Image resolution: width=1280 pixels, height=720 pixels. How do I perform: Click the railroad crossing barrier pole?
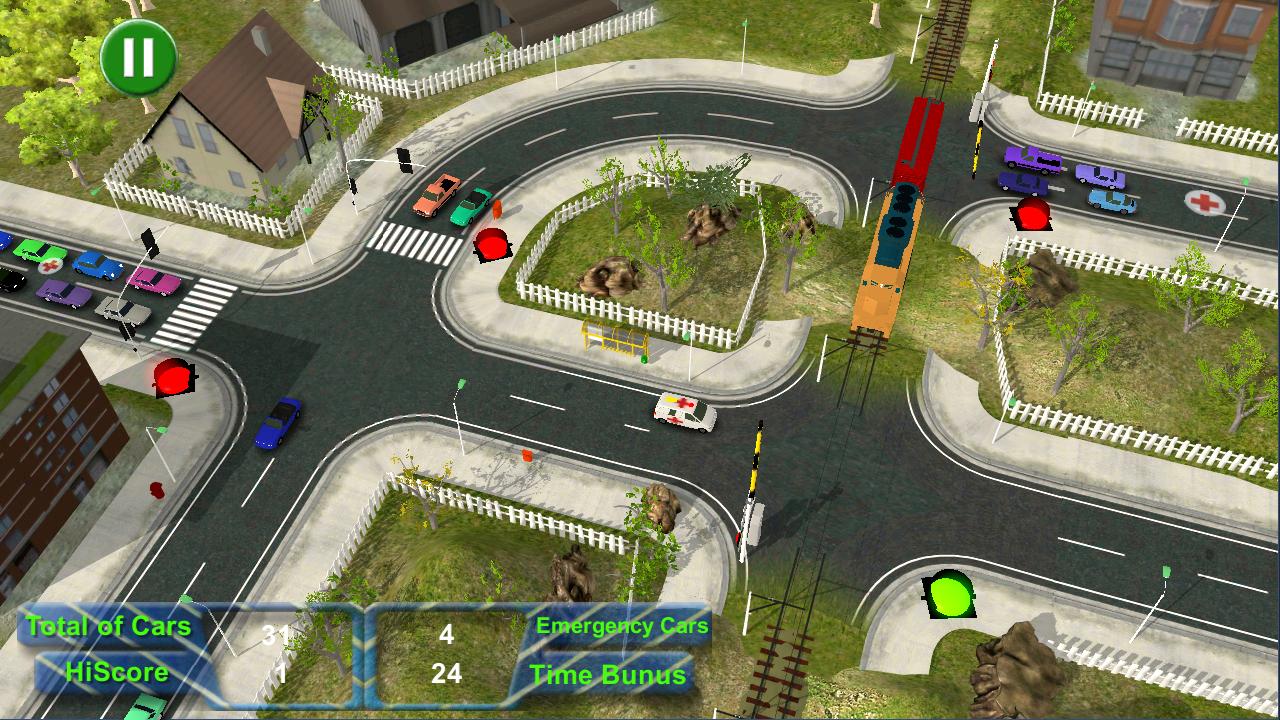click(x=755, y=480)
